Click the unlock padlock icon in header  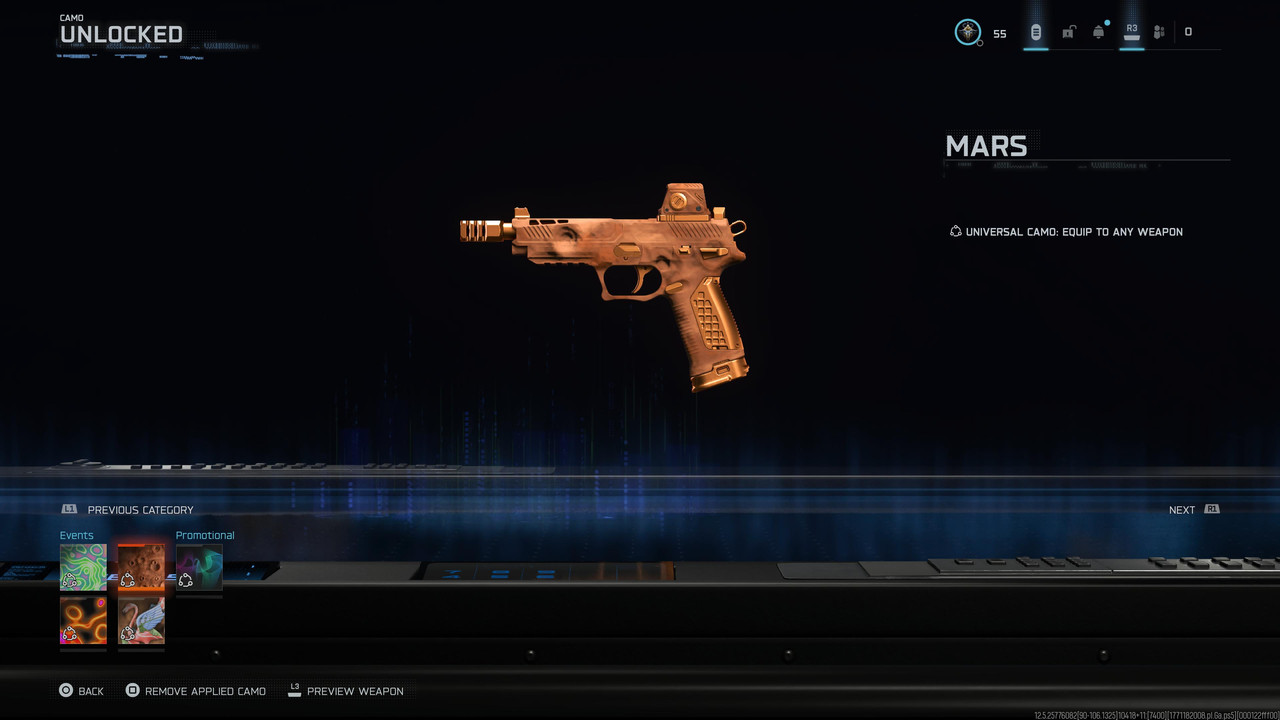(1068, 32)
